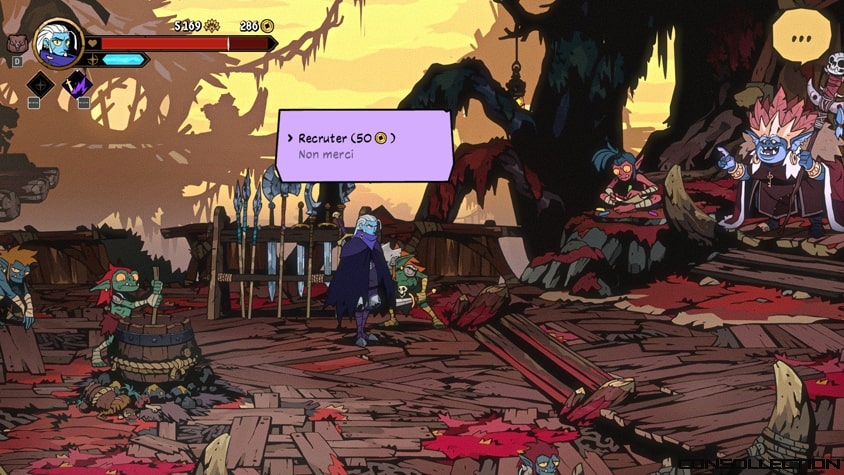
Task: Click the player character portrait
Action: 58,43
